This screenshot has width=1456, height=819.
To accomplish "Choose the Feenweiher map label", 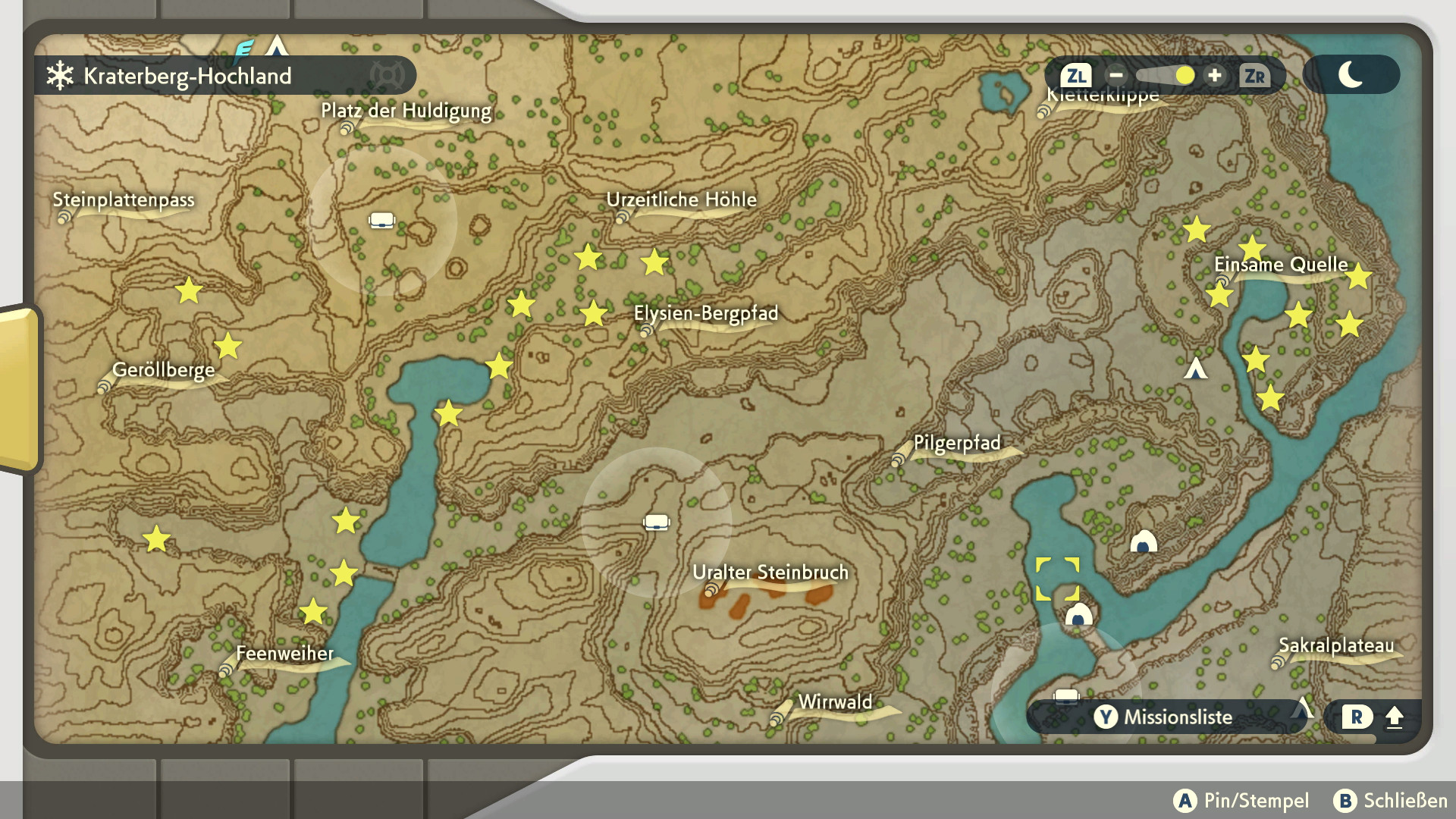I will click(284, 654).
